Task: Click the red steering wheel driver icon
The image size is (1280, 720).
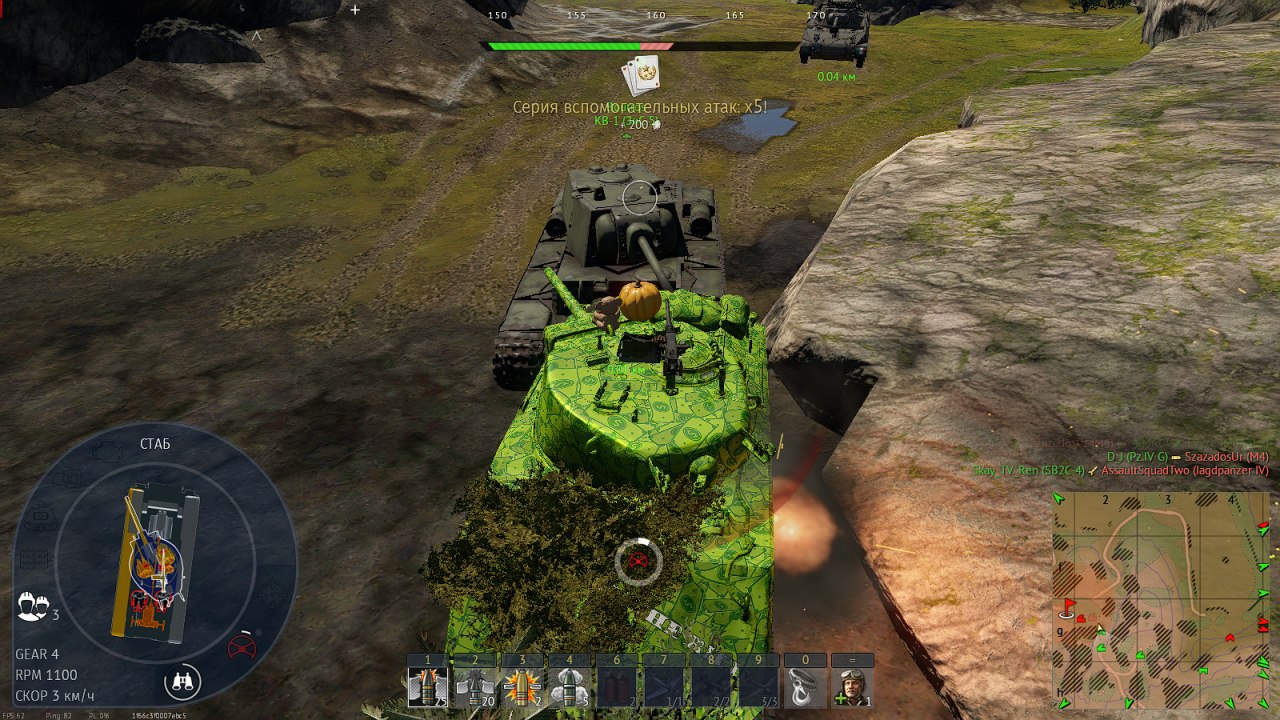Action: 241,648
